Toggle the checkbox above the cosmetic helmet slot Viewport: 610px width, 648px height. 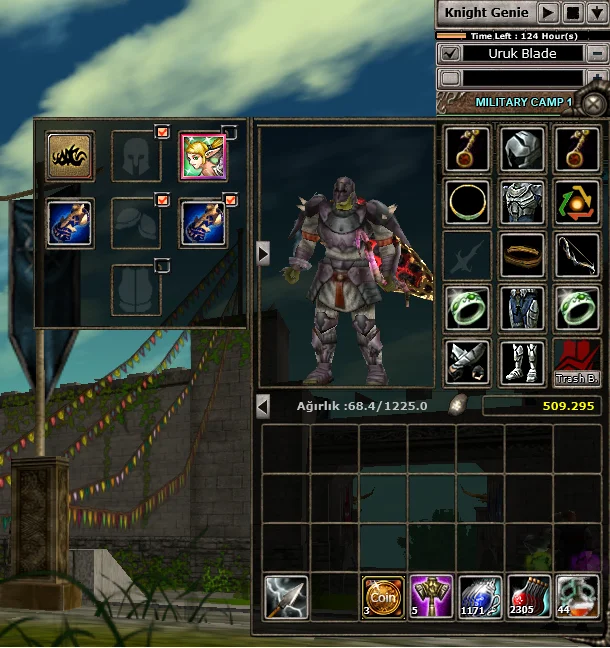coord(162,131)
